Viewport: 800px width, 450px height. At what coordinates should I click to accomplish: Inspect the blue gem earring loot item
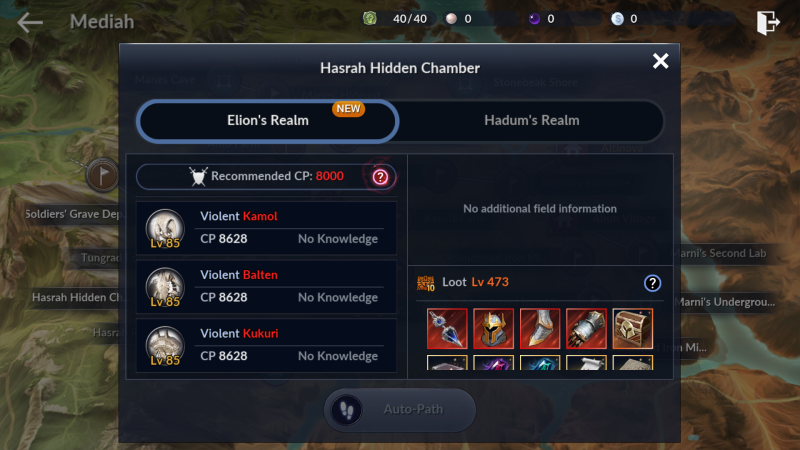pos(447,328)
